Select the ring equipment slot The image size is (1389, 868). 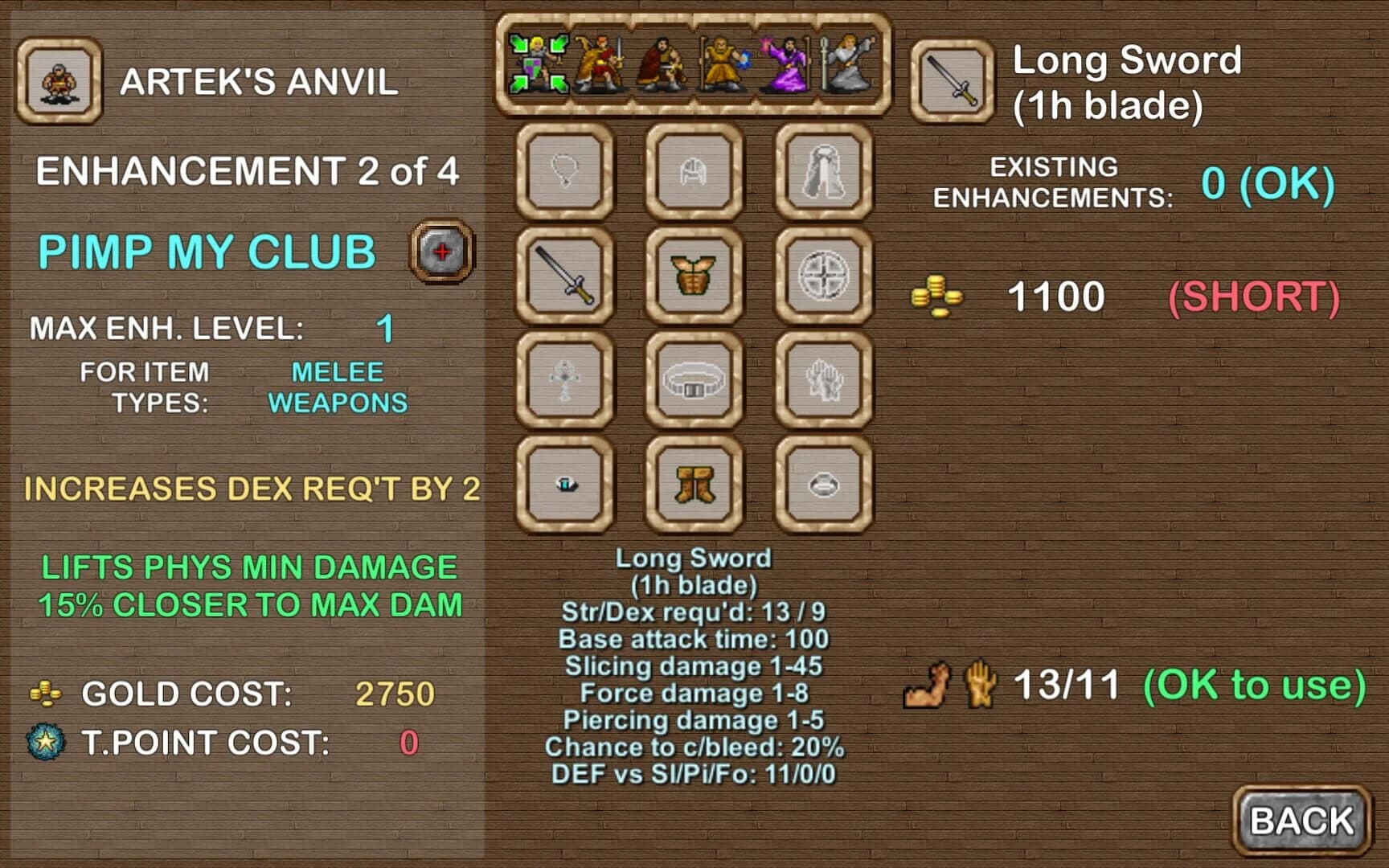coord(565,486)
